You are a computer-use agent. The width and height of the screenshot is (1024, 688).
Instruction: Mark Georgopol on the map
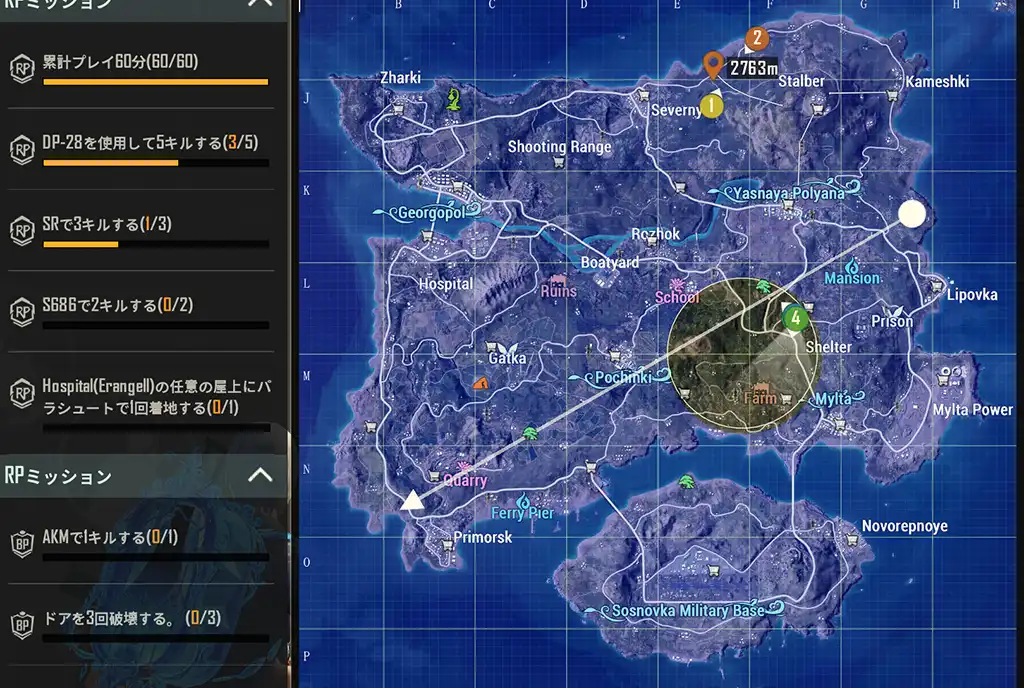[x=427, y=213]
